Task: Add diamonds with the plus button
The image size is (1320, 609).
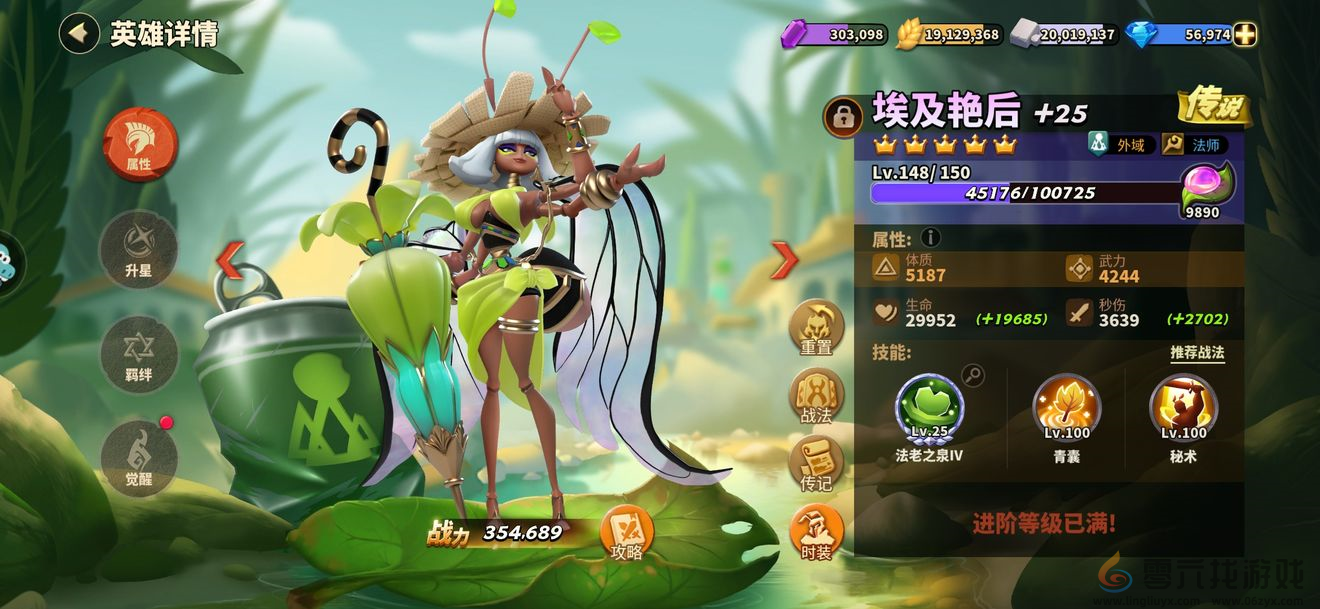Action: tap(1245, 34)
